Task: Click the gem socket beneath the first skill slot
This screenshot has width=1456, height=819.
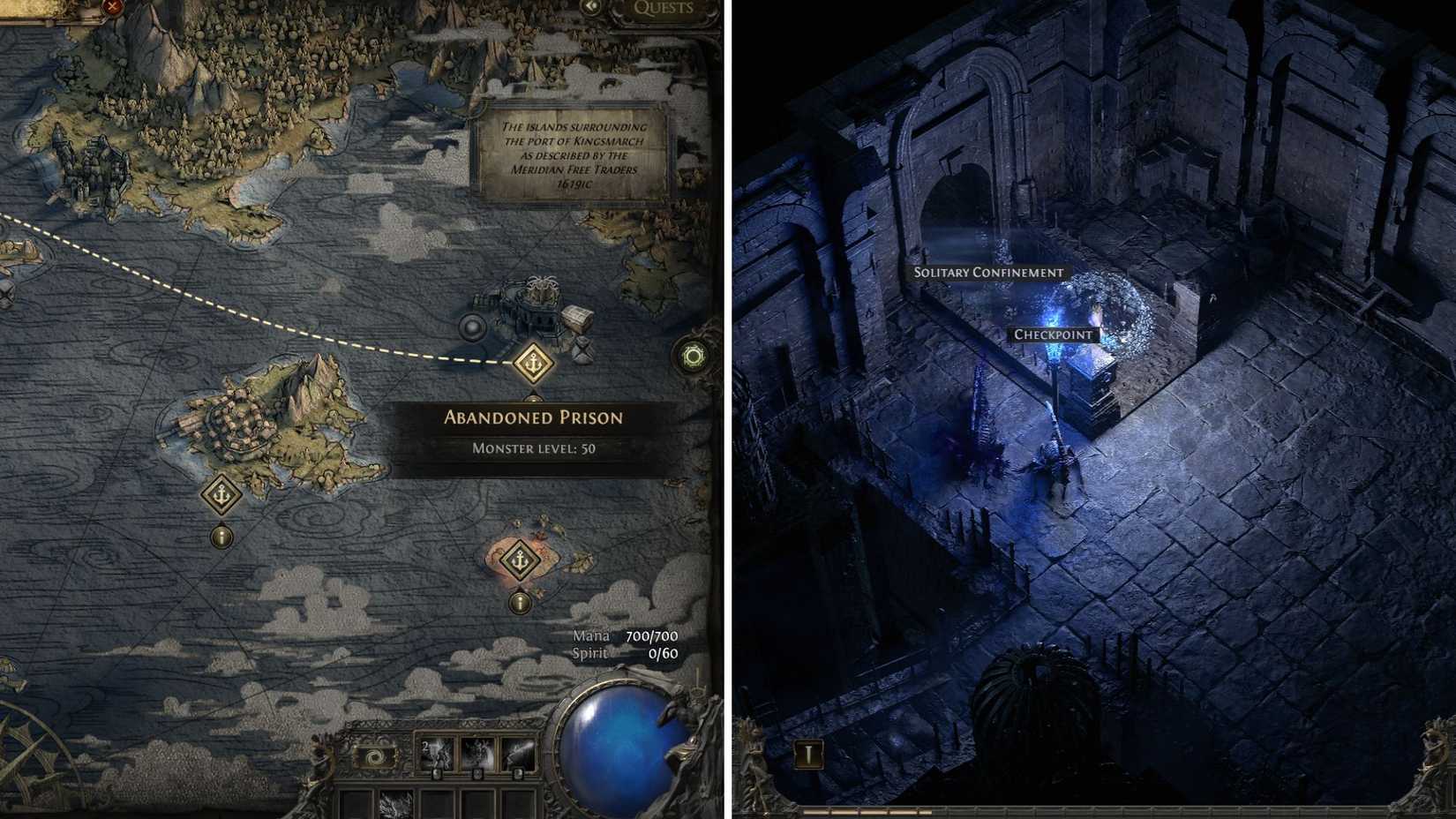Action: click(x=437, y=774)
